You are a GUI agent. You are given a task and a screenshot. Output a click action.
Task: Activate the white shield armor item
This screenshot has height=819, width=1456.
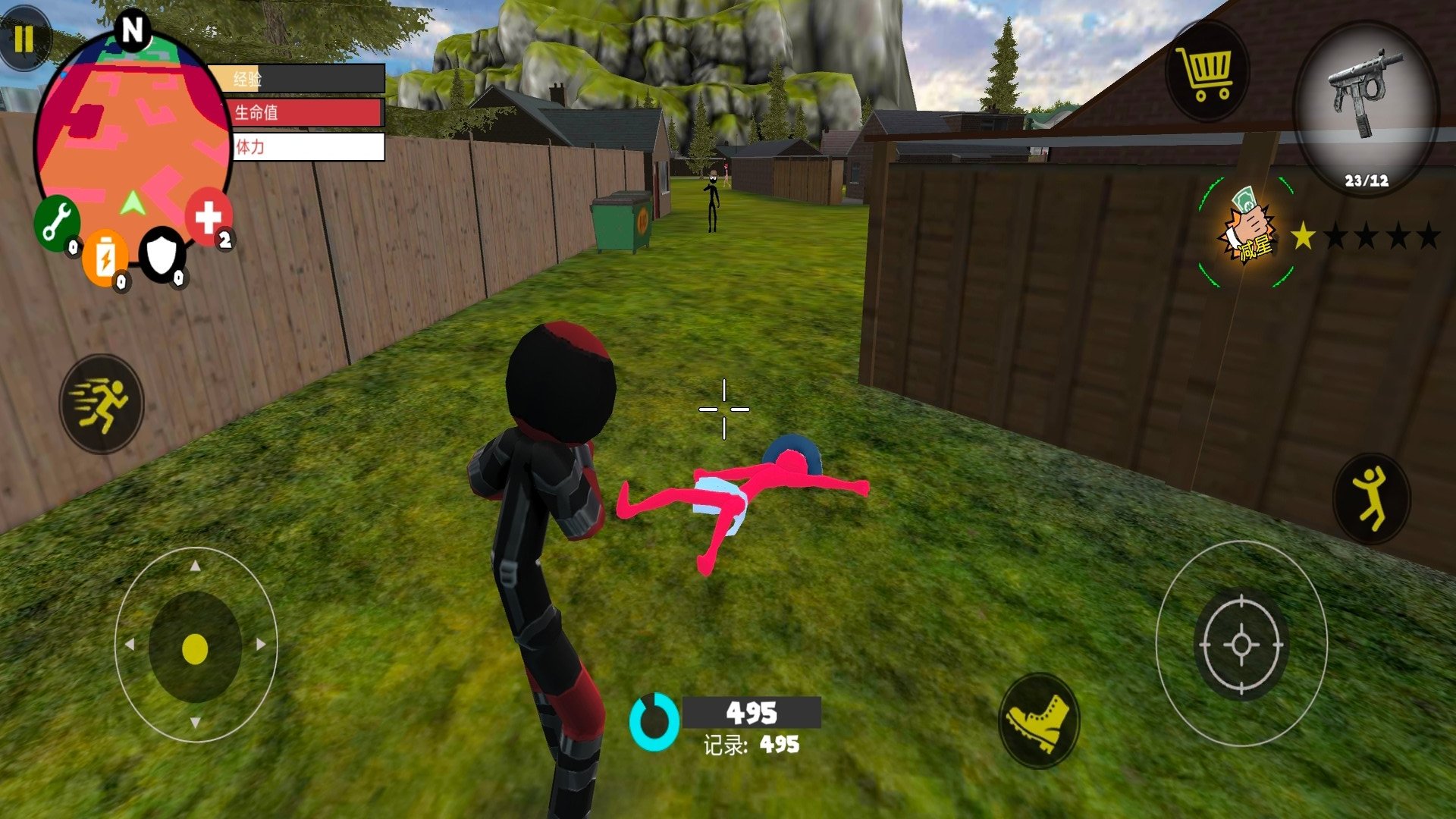162,254
